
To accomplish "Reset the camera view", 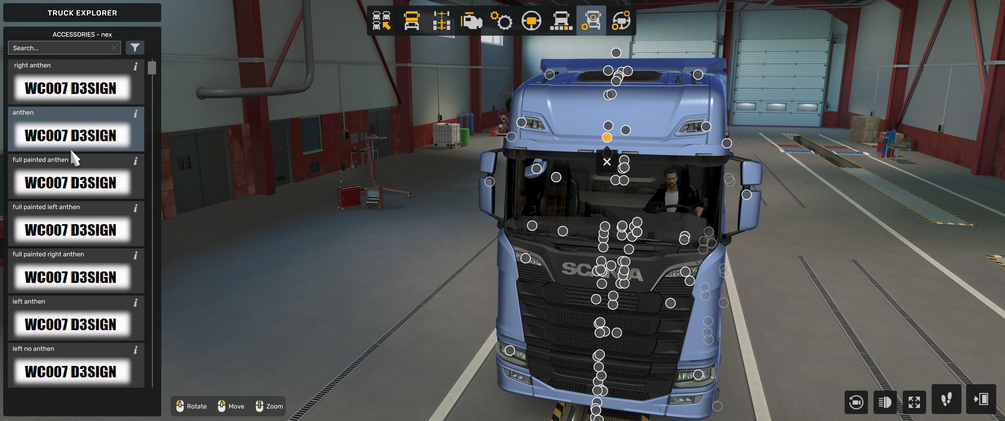I will (x=855, y=402).
